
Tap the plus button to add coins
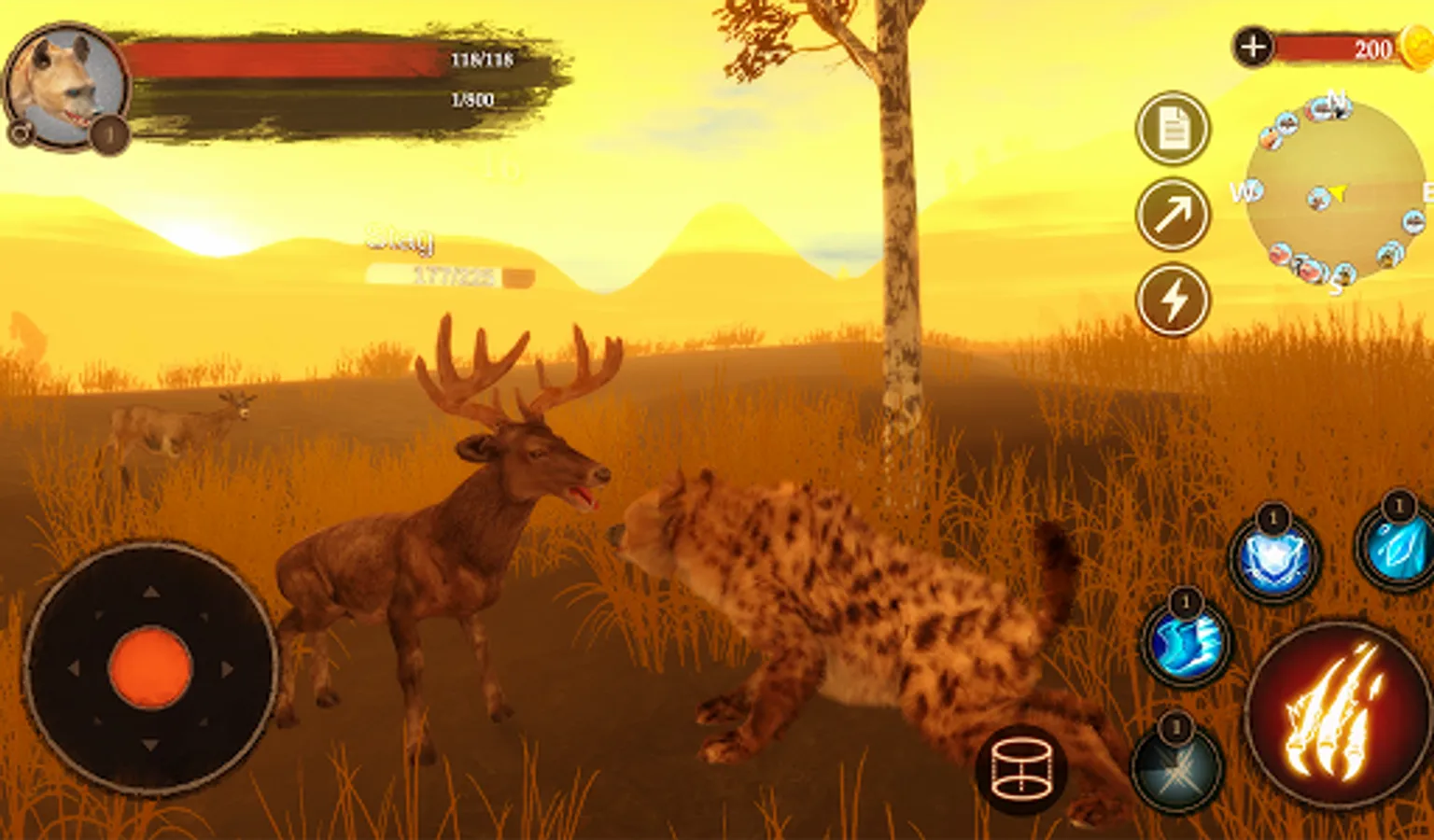1253,47
